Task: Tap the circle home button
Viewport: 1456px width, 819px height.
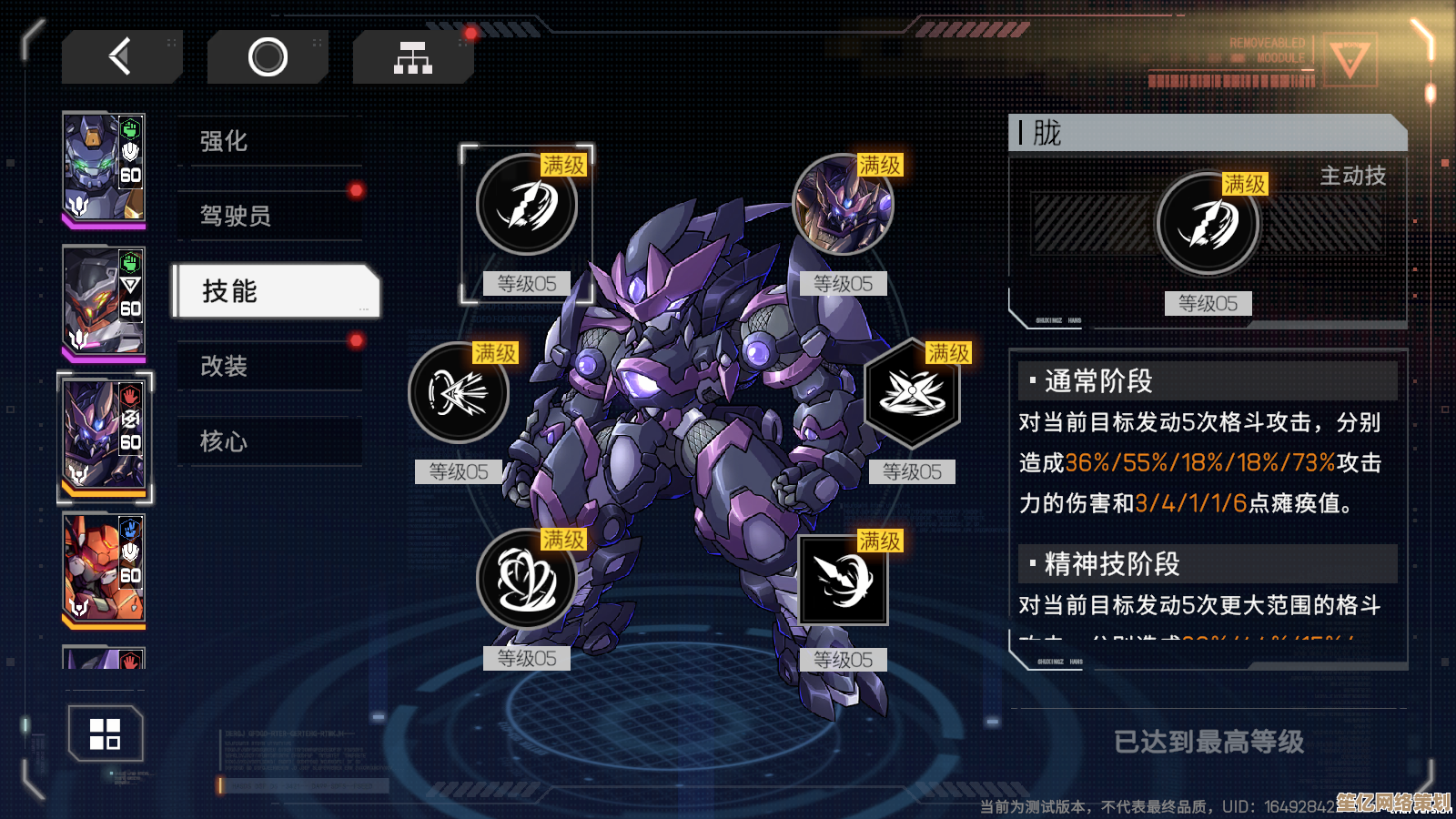Action: pyautogui.click(x=268, y=57)
